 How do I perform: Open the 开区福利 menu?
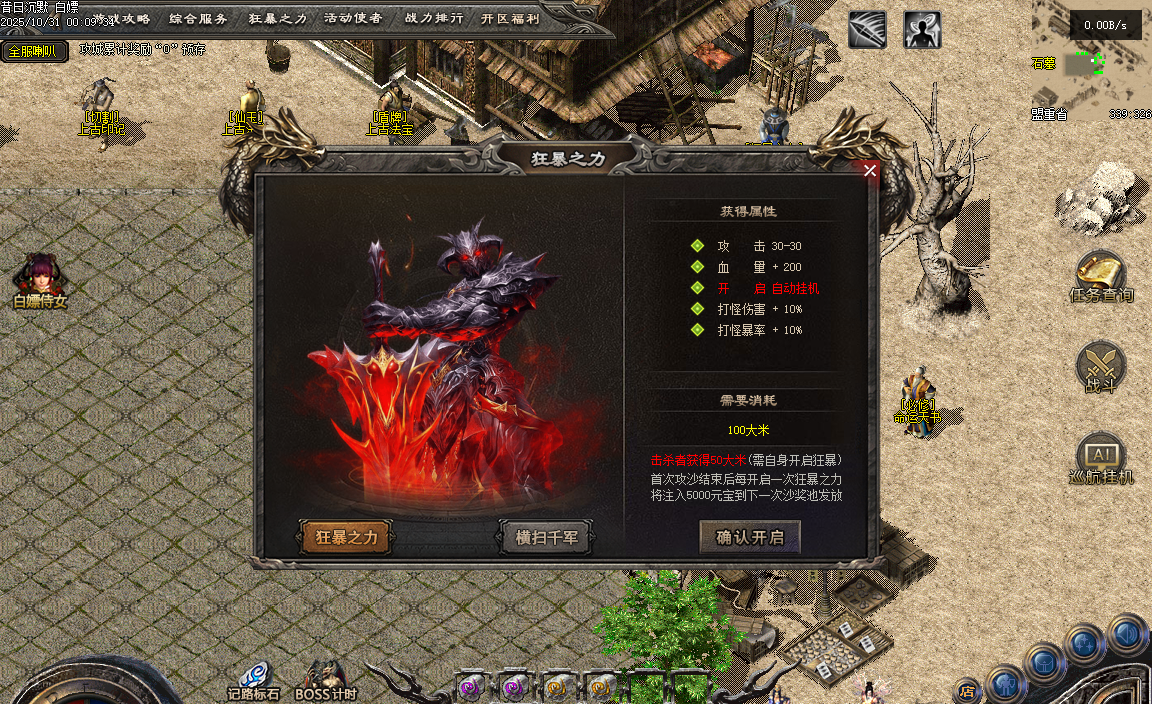(510, 18)
